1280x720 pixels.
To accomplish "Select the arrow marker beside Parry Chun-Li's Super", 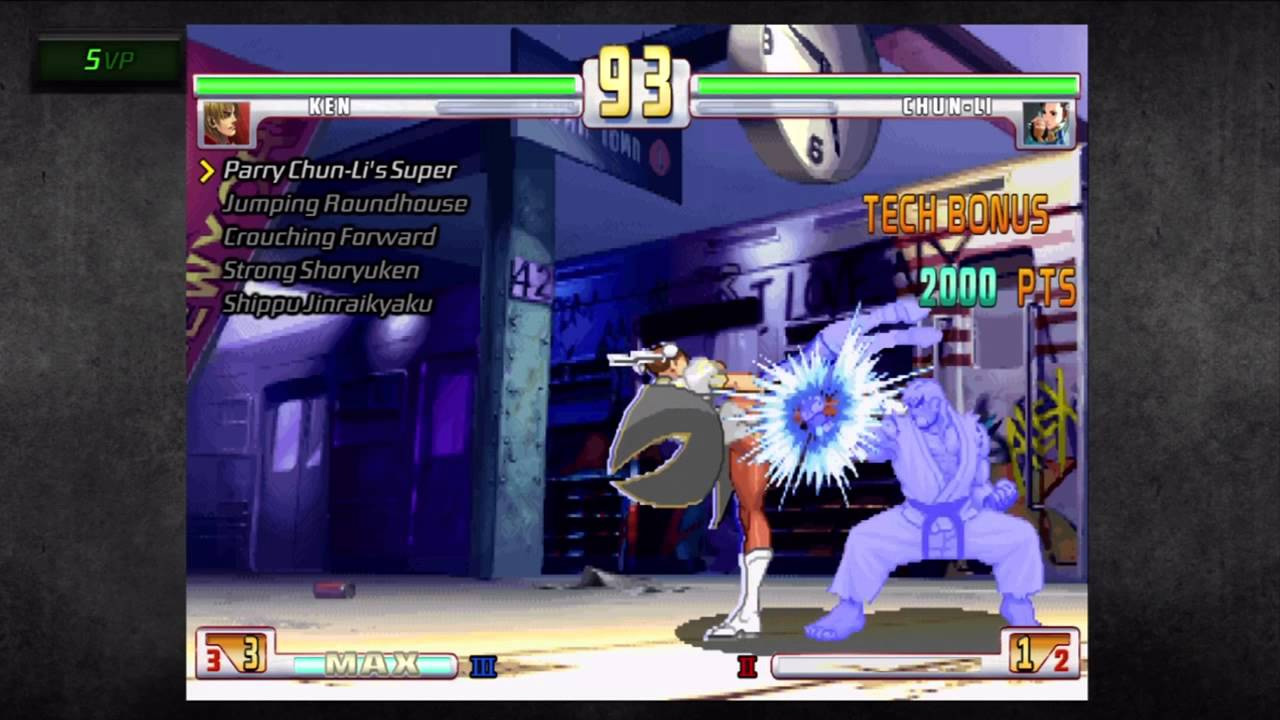I will (205, 171).
